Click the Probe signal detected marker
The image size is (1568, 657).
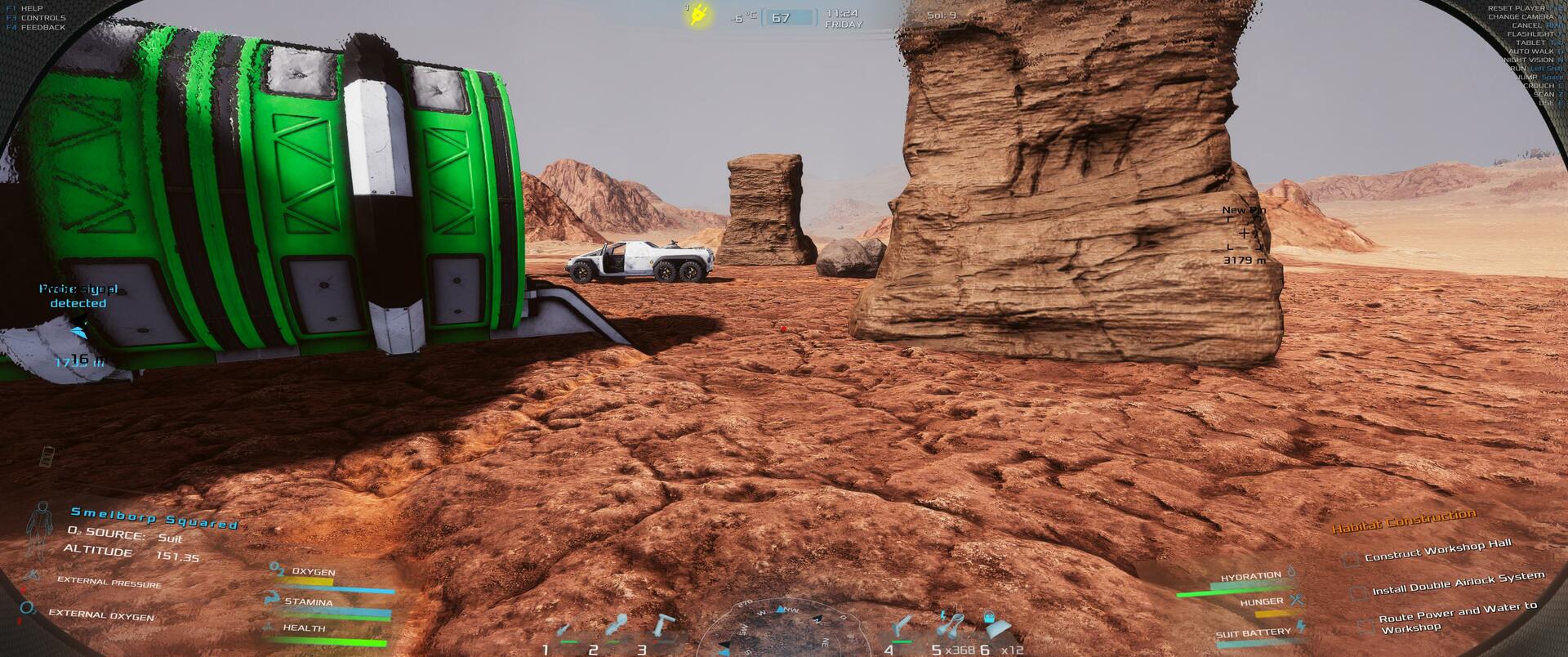tap(78, 296)
